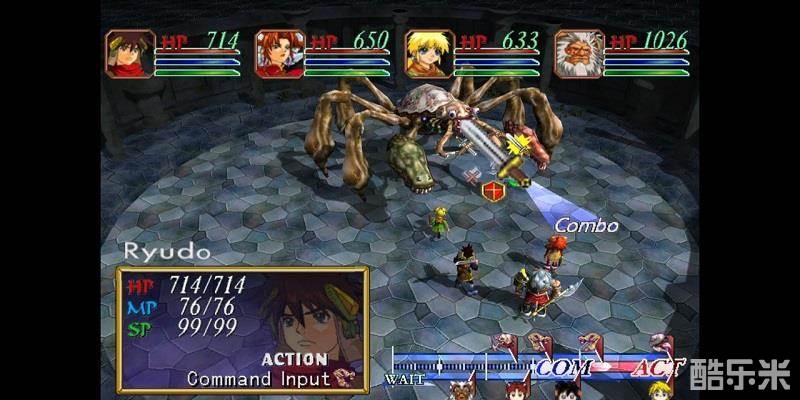Choose the red shield defend command
Viewport: 800px width, 400px height.
pyautogui.click(x=492, y=191)
